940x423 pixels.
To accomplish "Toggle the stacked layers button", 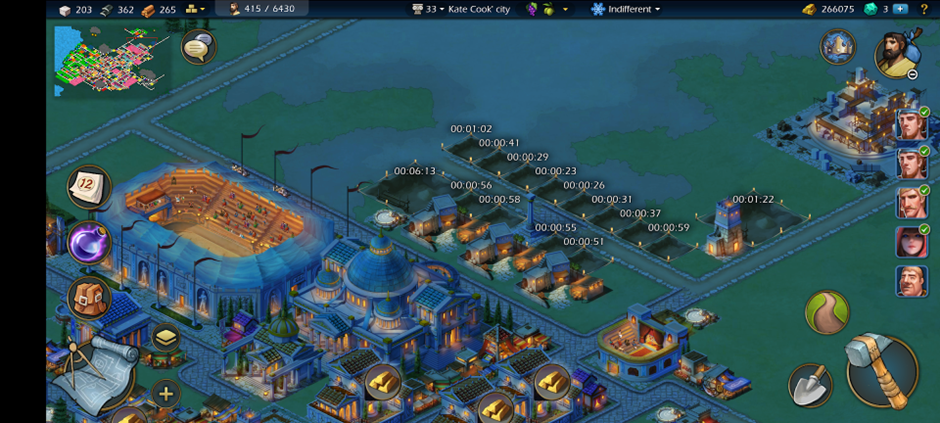I will 165,338.
